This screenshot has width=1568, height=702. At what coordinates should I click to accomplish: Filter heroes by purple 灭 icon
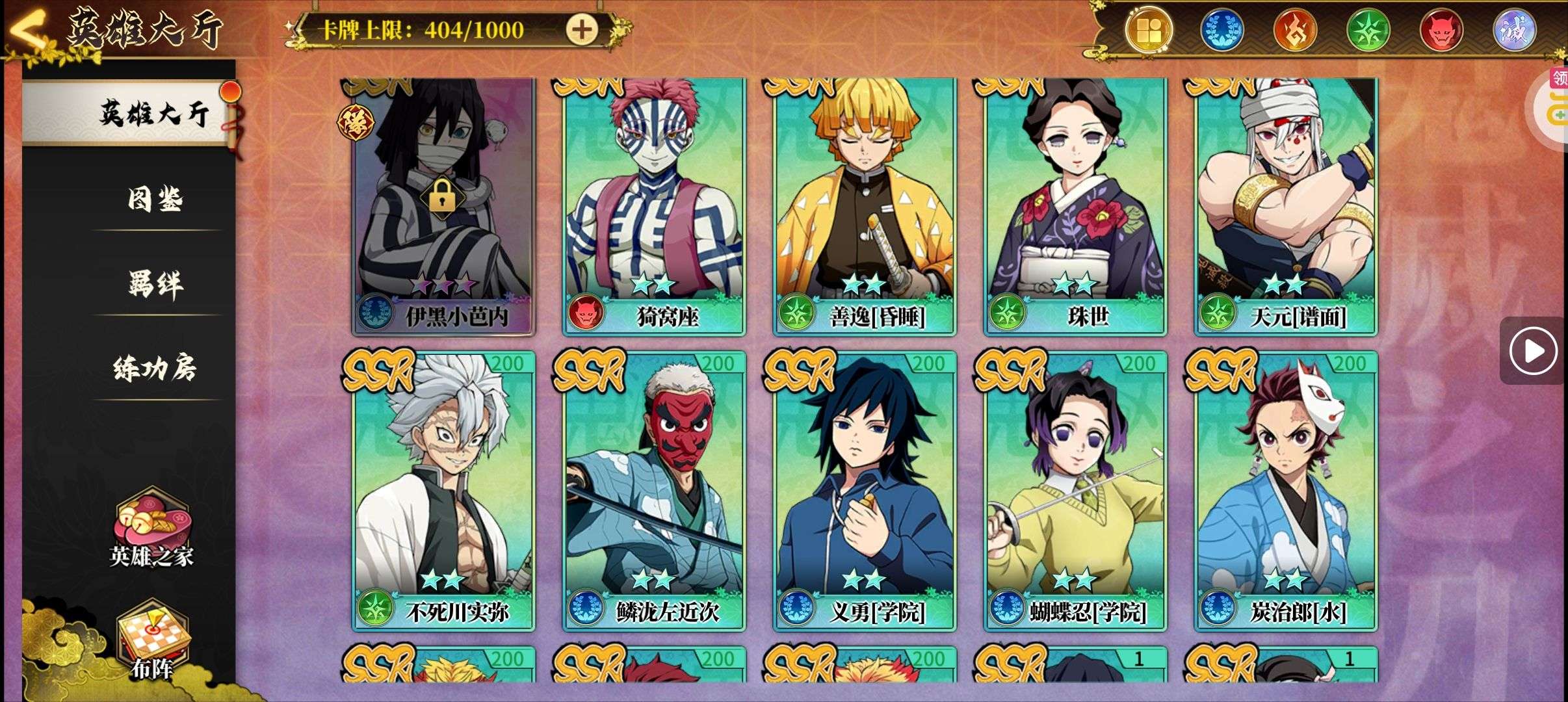pyautogui.click(x=1514, y=30)
